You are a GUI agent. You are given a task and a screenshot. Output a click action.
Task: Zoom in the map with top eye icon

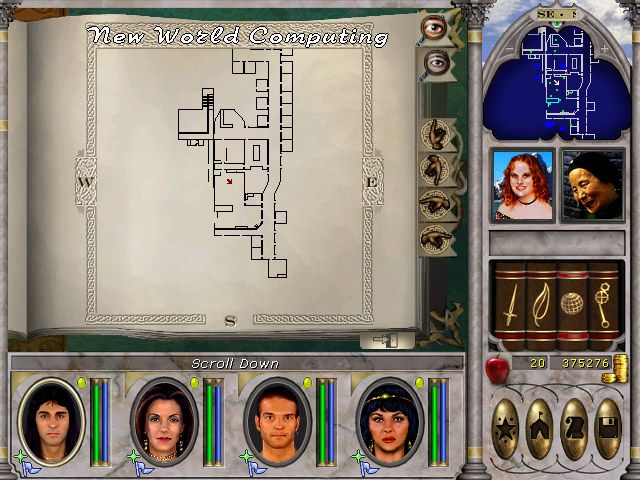(435, 27)
